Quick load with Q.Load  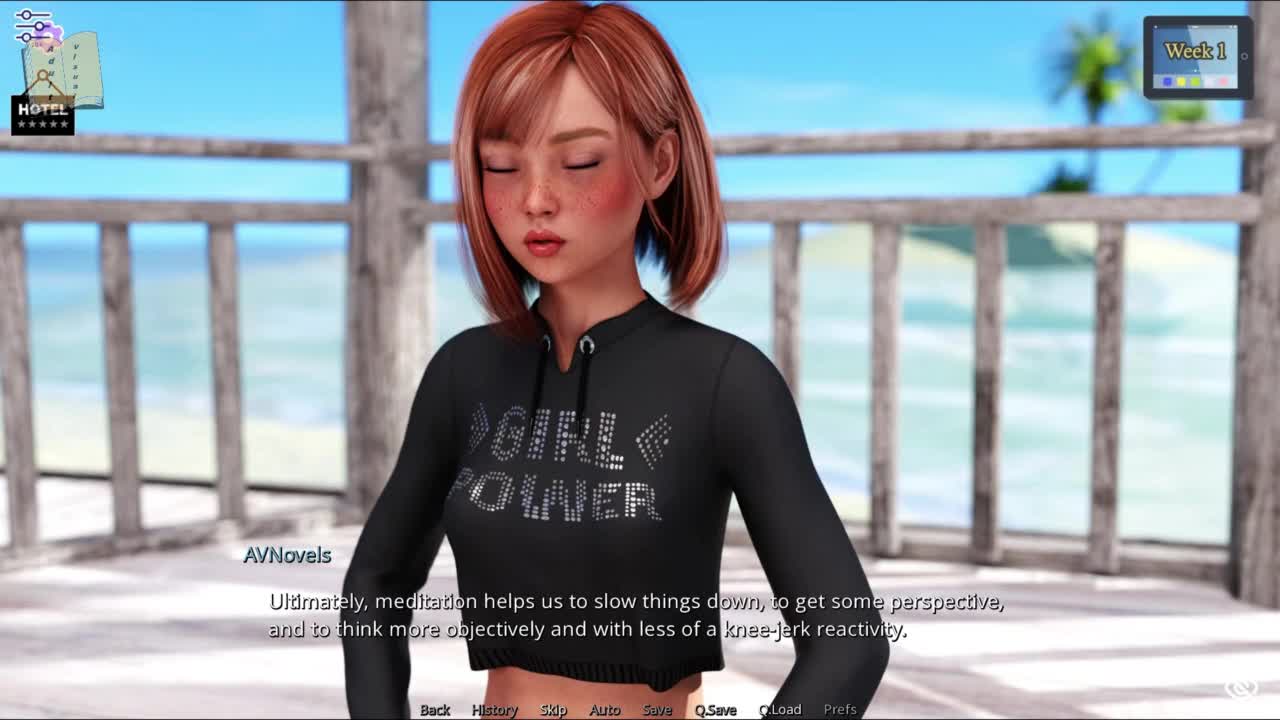[780, 709]
